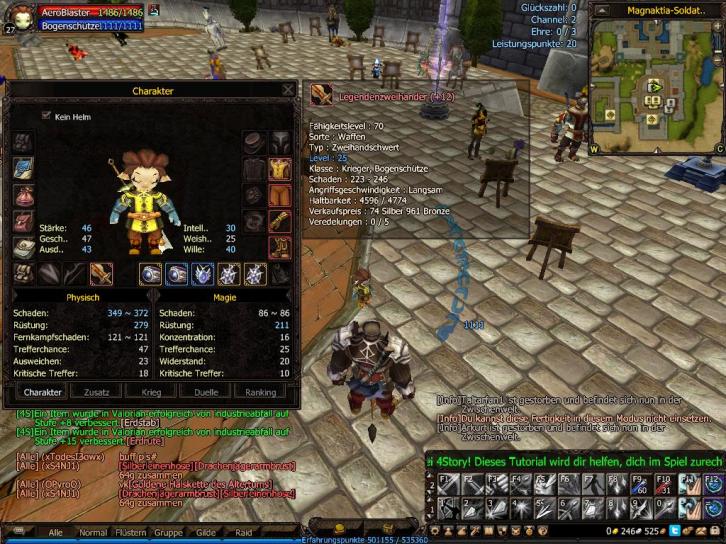726x544 pixels.
Task: Toggle the Kein Helm checkbox
Action: pyautogui.click(x=46, y=116)
